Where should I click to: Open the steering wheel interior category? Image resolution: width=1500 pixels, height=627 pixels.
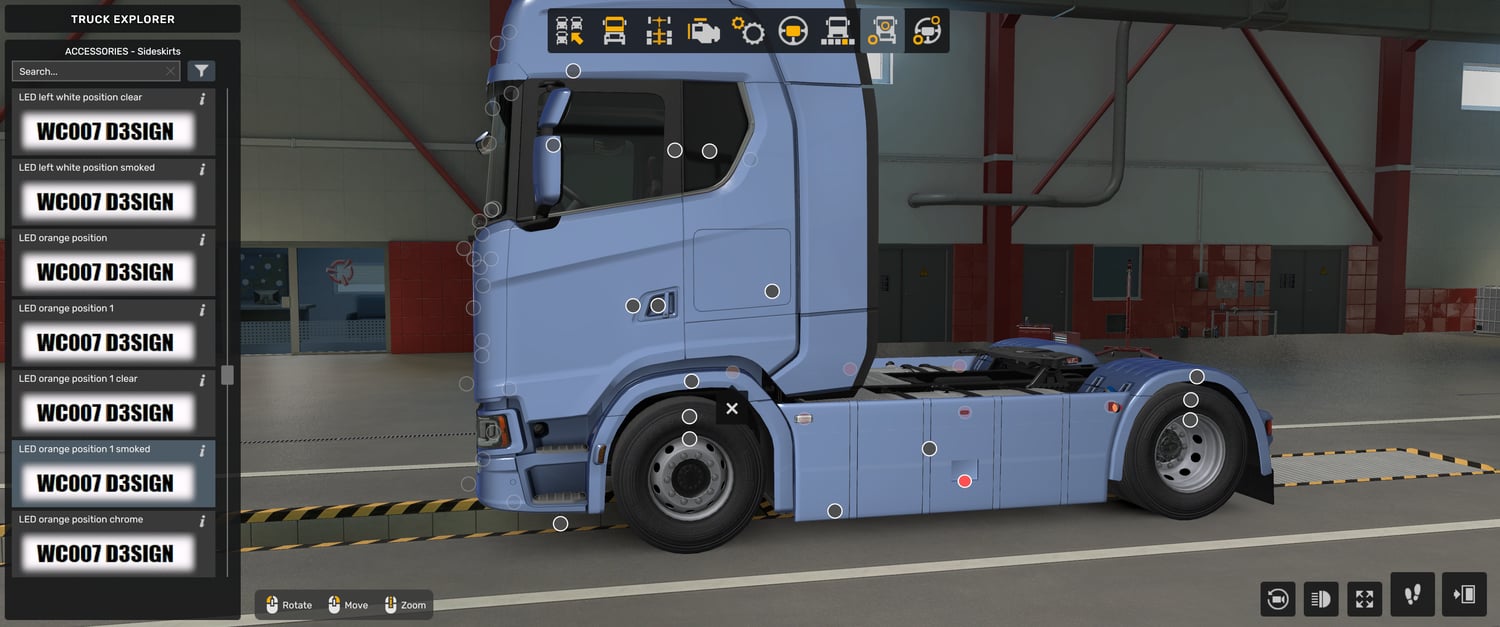(793, 31)
